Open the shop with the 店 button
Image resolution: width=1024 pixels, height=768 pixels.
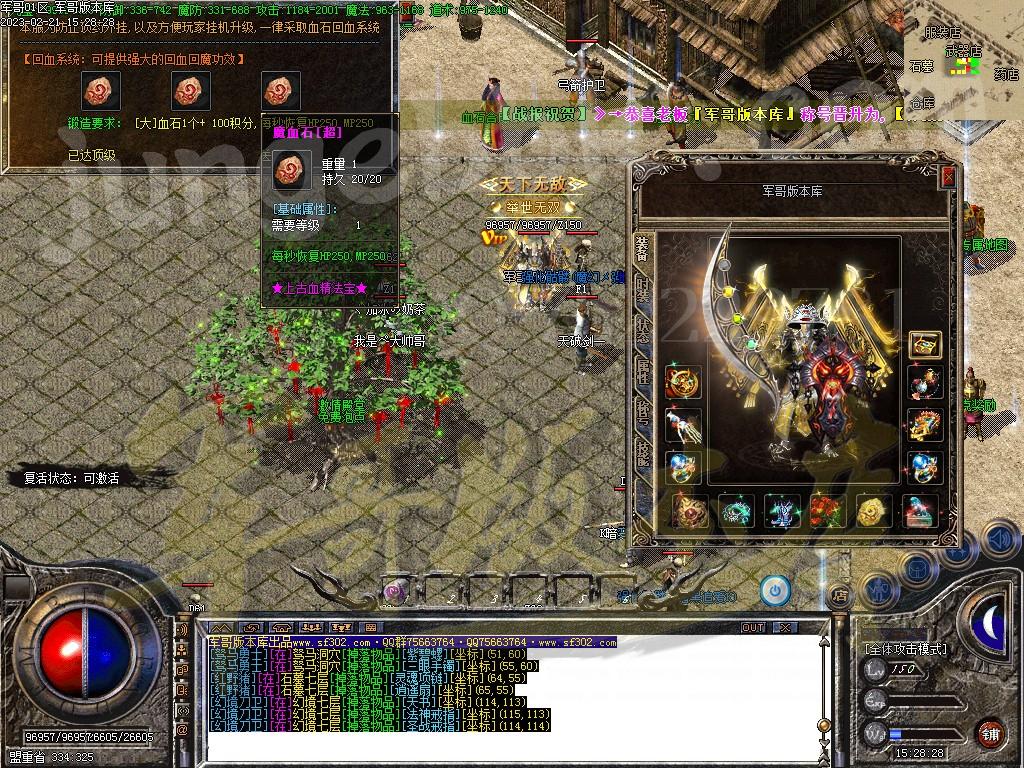click(x=841, y=594)
